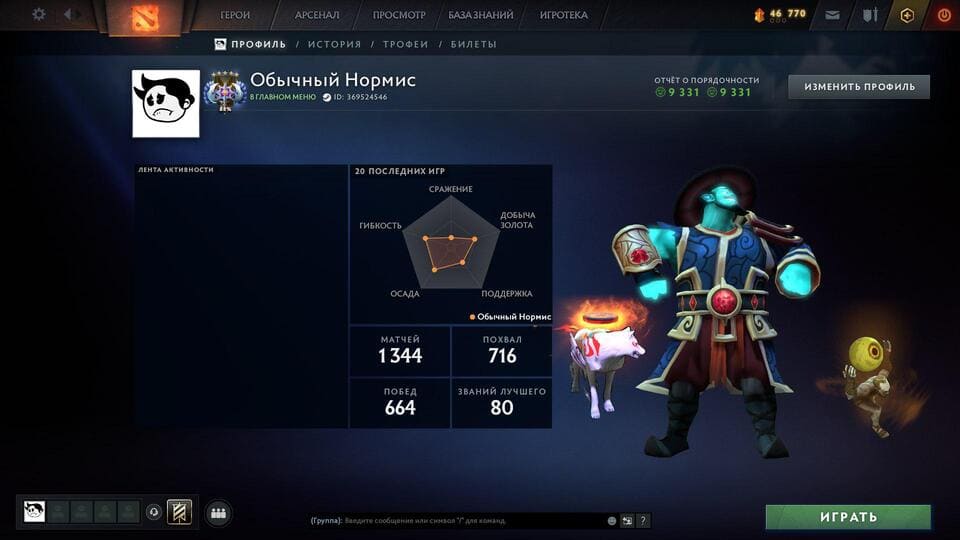Image resolution: width=960 pixels, height=540 pixels.
Task: Click the Изменить профиль button
Action: pos(859,87)
